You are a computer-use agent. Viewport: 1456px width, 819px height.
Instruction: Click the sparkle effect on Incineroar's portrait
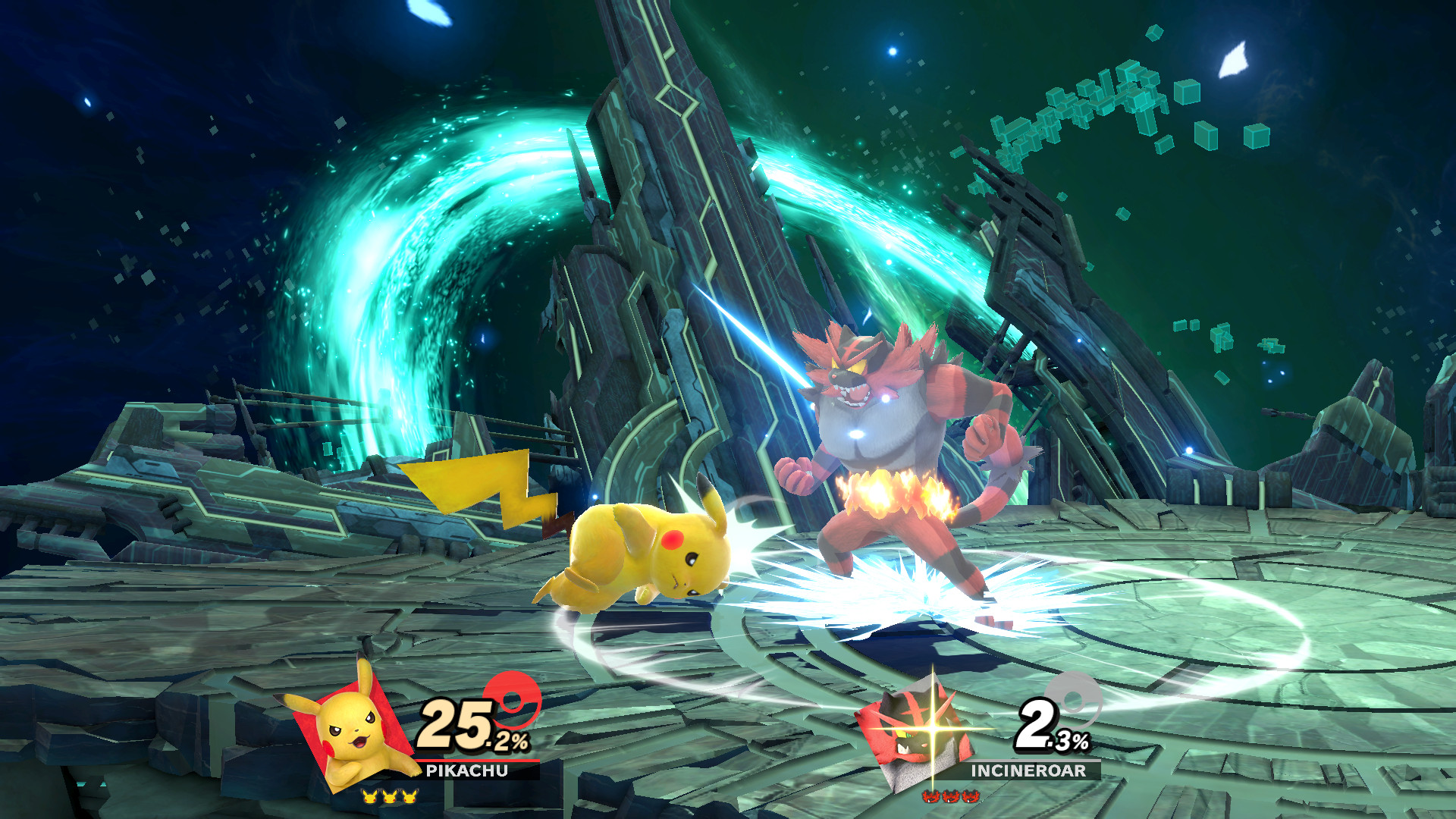click(x=932, y=727)
